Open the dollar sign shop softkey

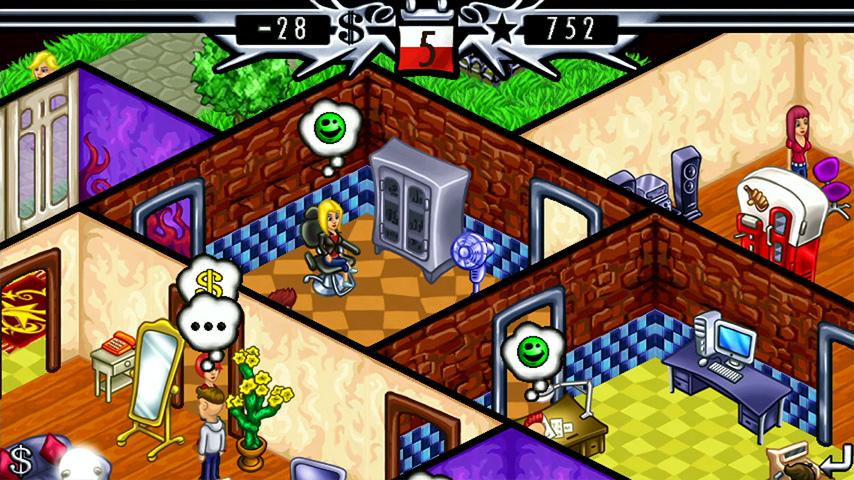tap(18, 460)
